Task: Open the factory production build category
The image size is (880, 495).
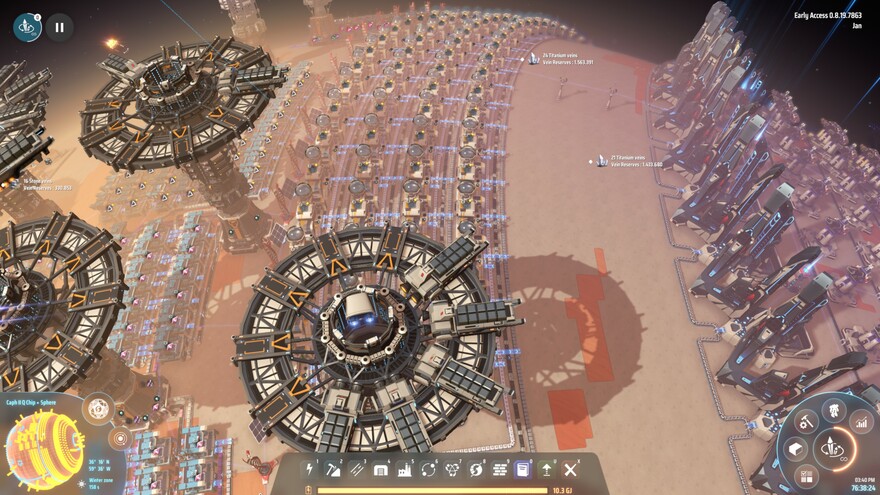Action: 405,468
